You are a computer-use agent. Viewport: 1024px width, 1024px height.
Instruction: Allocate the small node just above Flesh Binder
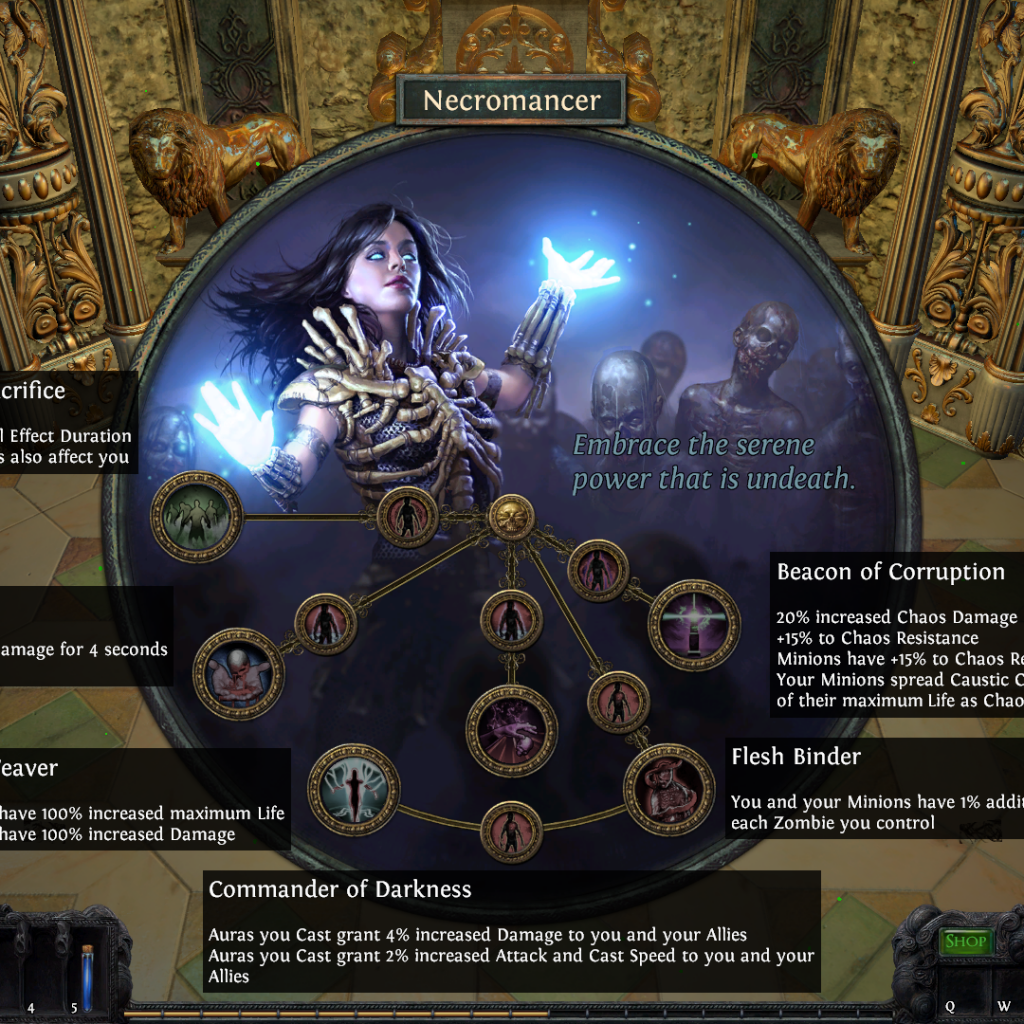point(618,702)
